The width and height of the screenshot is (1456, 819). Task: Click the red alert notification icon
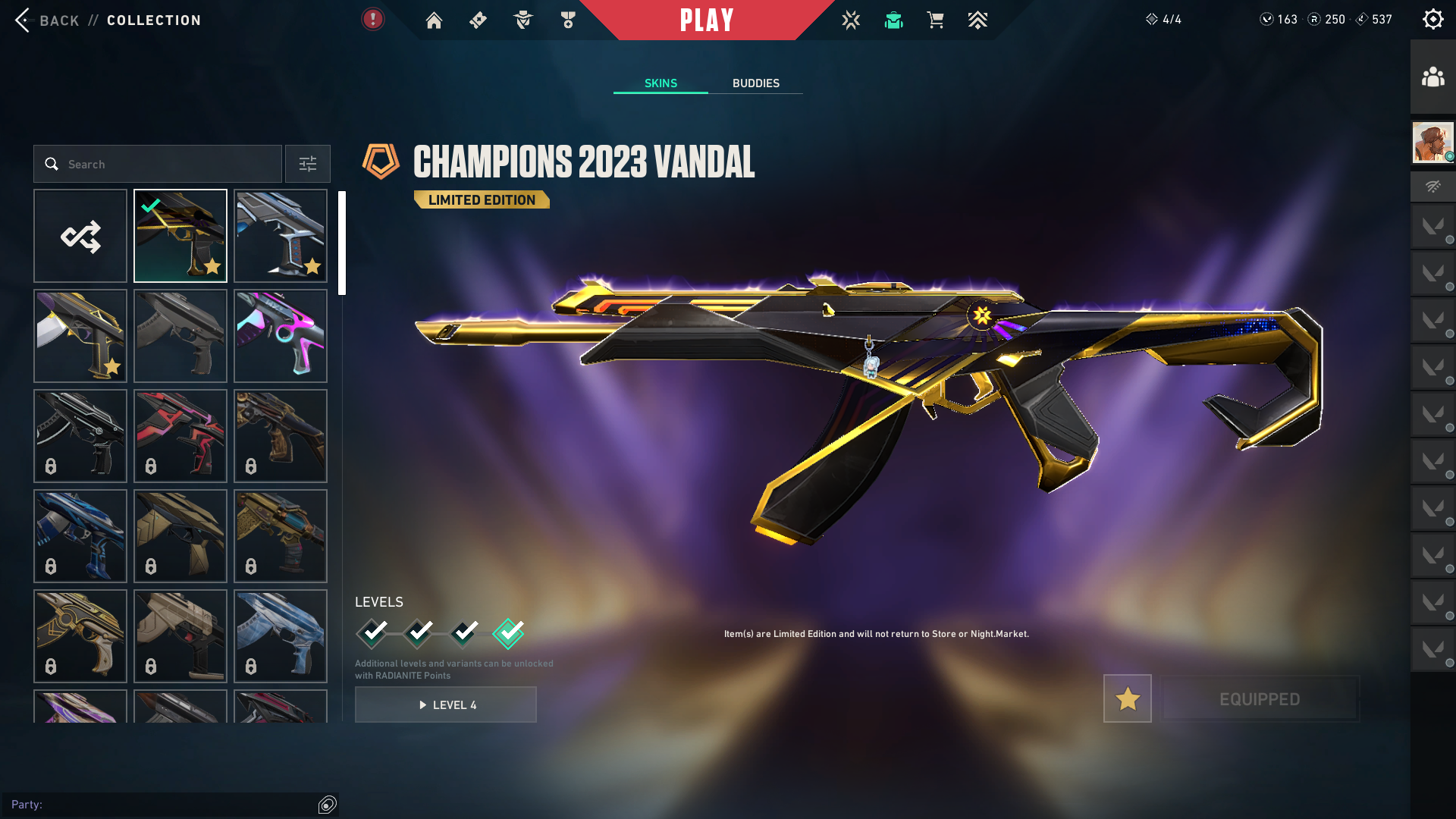tap(372, 20)
